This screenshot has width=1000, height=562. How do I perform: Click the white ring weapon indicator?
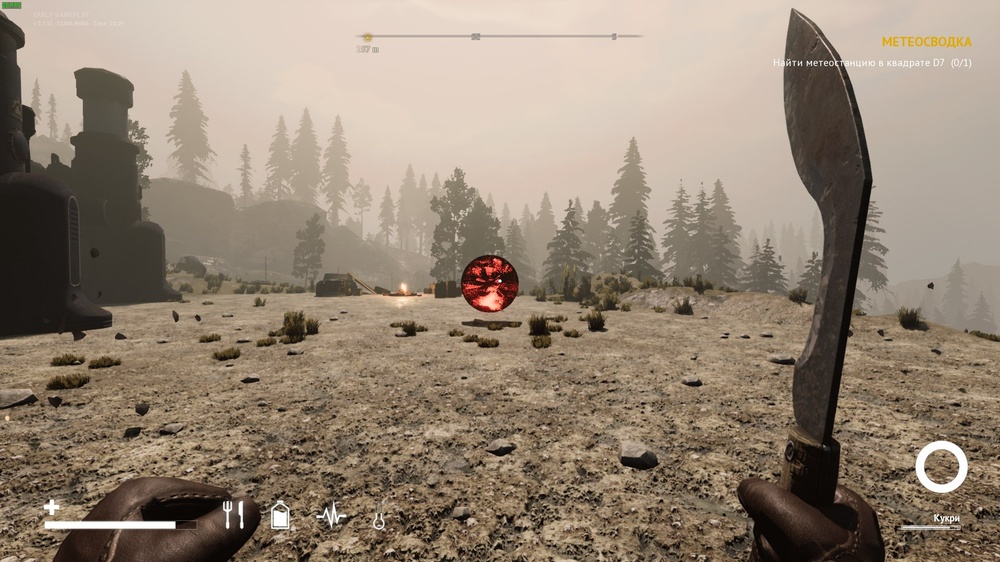pyautogui.click(x=941, y=467)
